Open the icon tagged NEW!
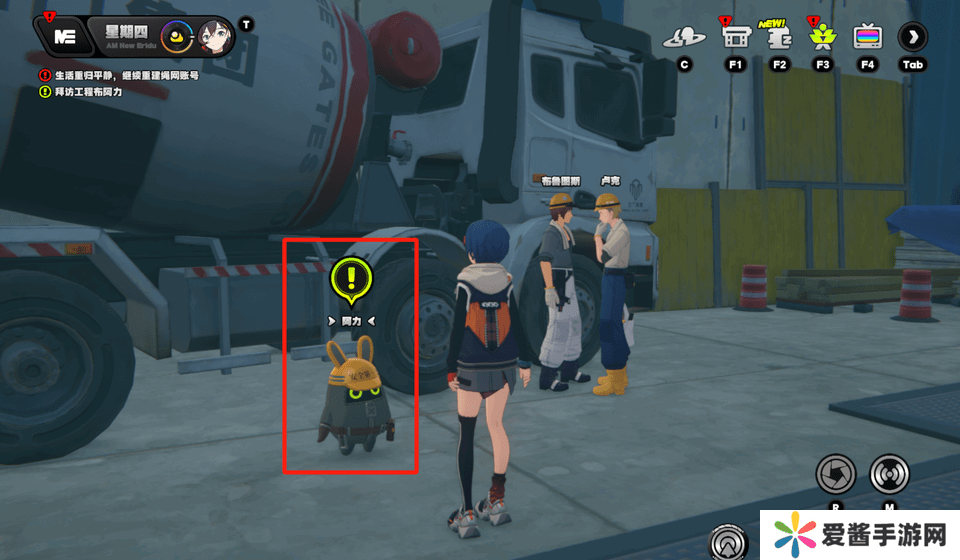Viewport: 960px width, 560px height. point(779,38)
